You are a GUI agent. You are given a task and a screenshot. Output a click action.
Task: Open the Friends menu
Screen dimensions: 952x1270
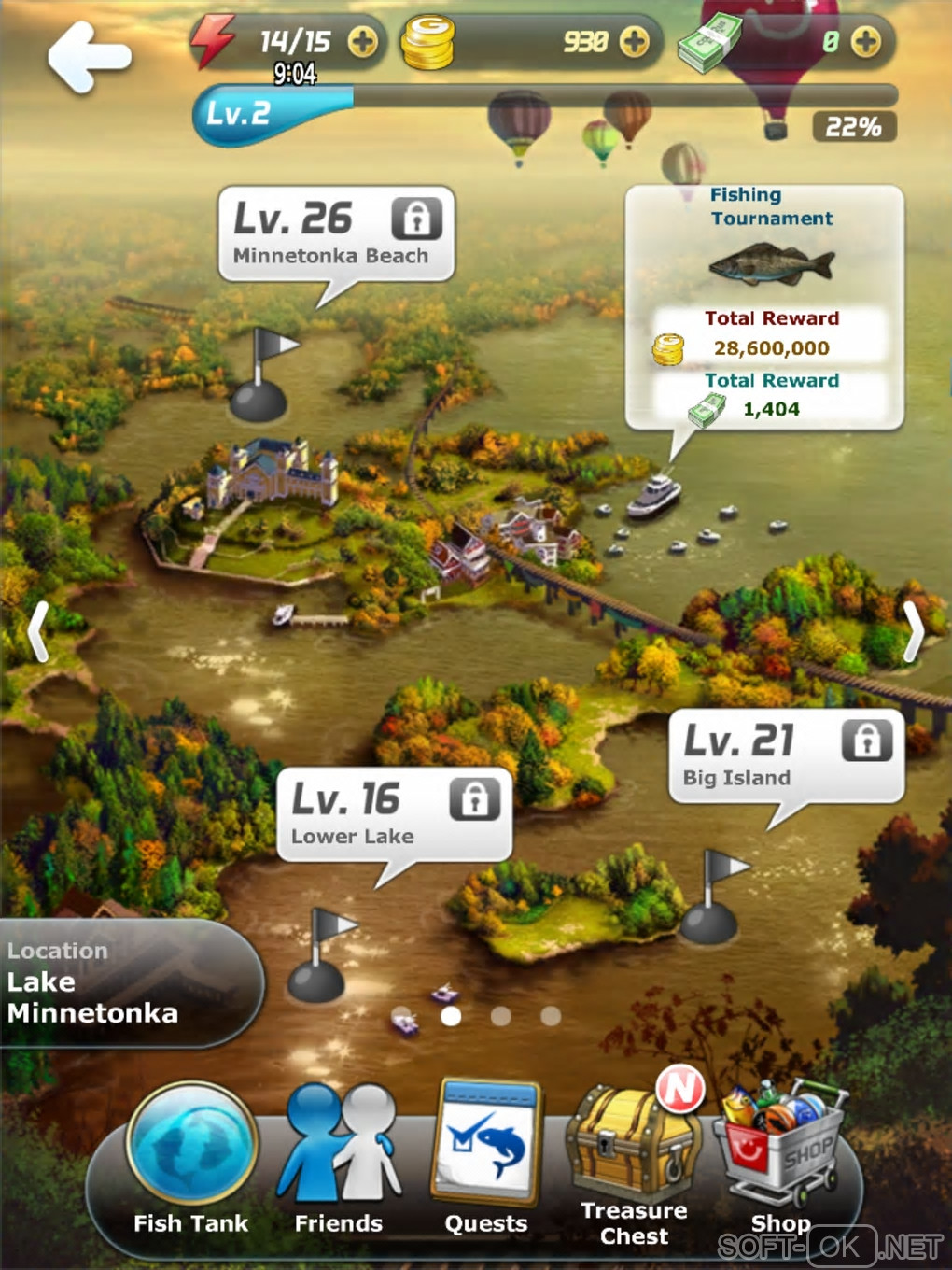coord(339,1160)
